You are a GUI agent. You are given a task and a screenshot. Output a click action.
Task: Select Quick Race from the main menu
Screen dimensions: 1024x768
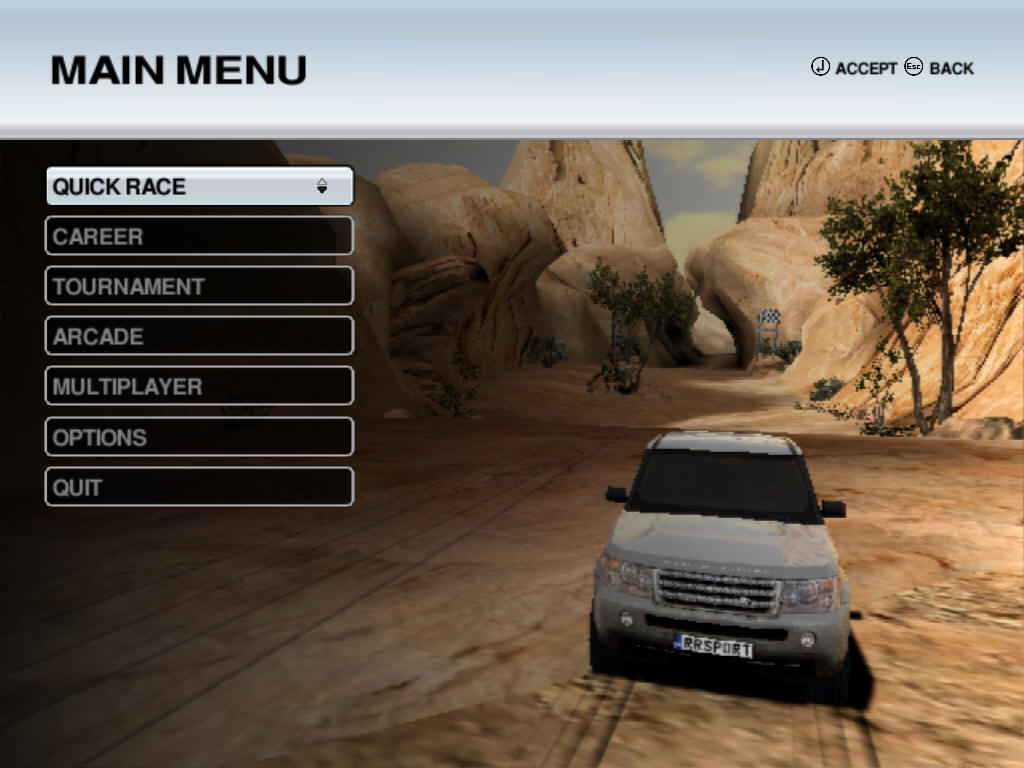pyautogui.click(x=199, y=186)
